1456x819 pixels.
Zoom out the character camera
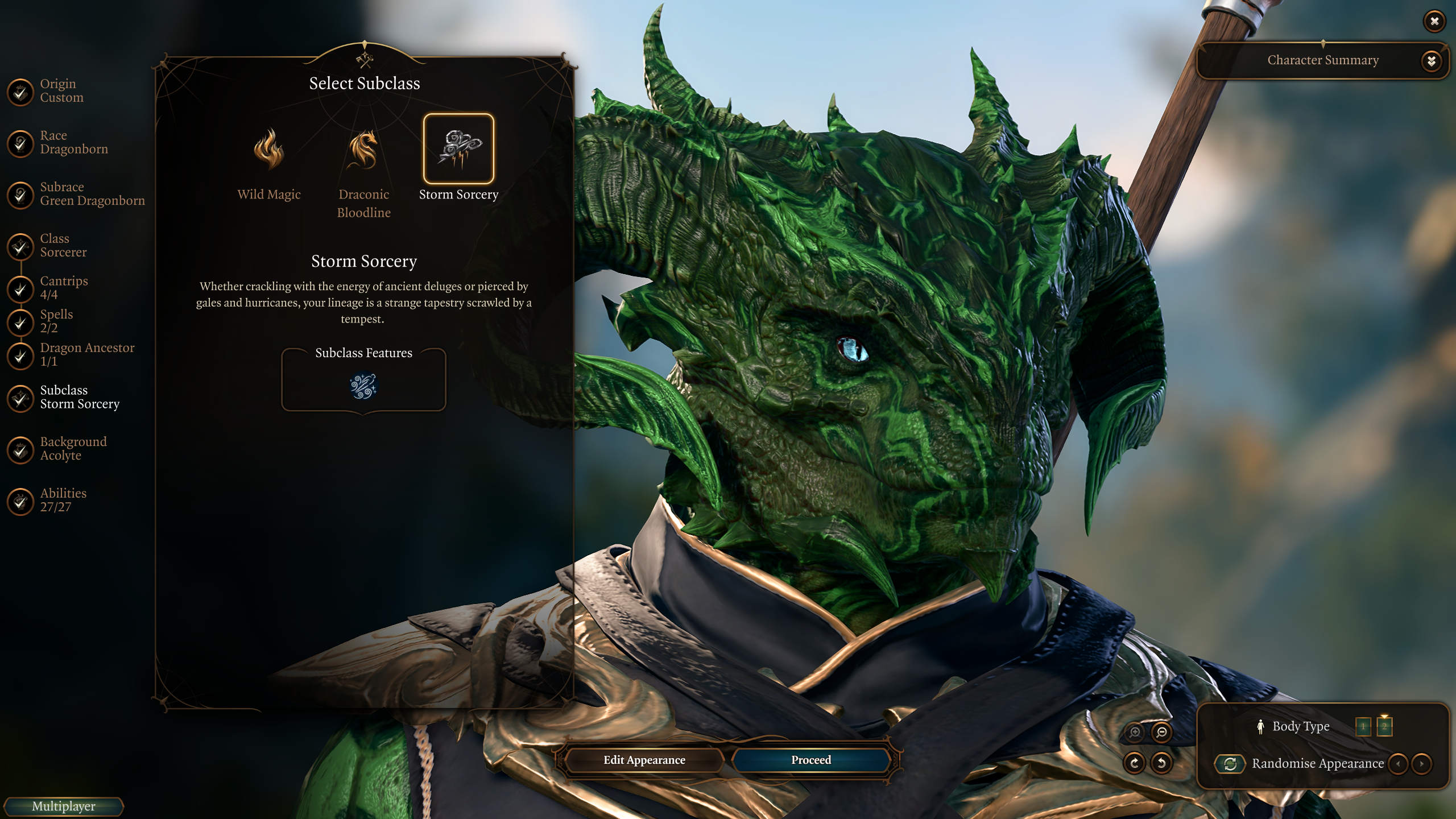coord(1161,732)
